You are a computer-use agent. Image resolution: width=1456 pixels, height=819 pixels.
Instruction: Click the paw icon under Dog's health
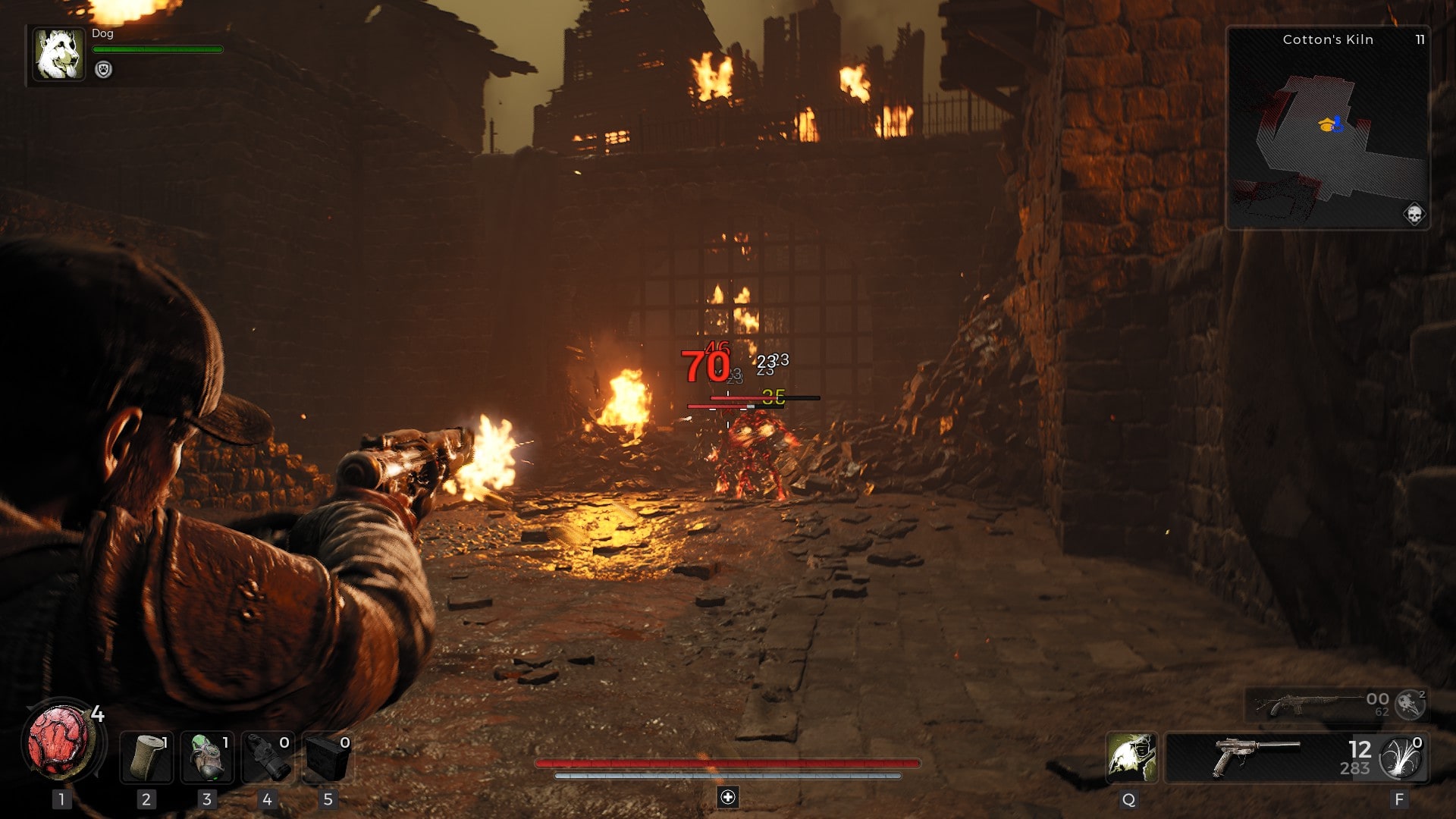(x=103, y=70)
